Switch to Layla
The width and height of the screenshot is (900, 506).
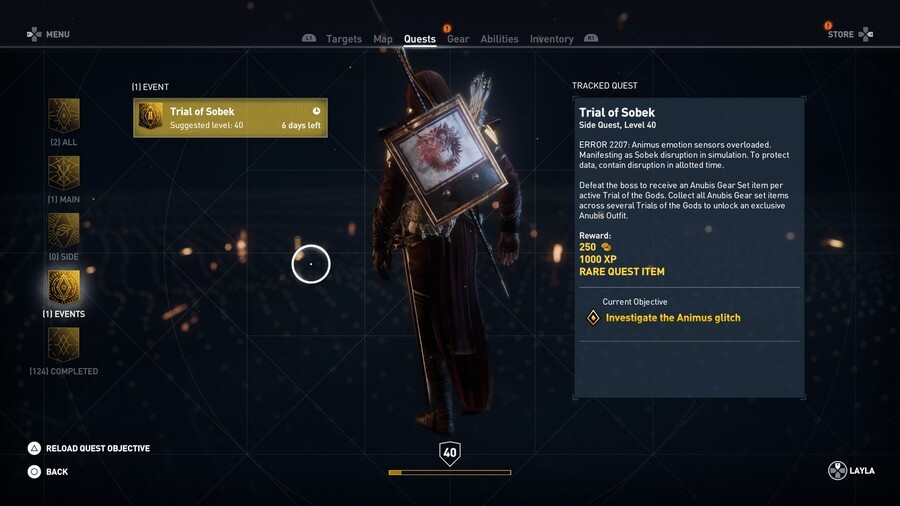(x=851, y=471)
